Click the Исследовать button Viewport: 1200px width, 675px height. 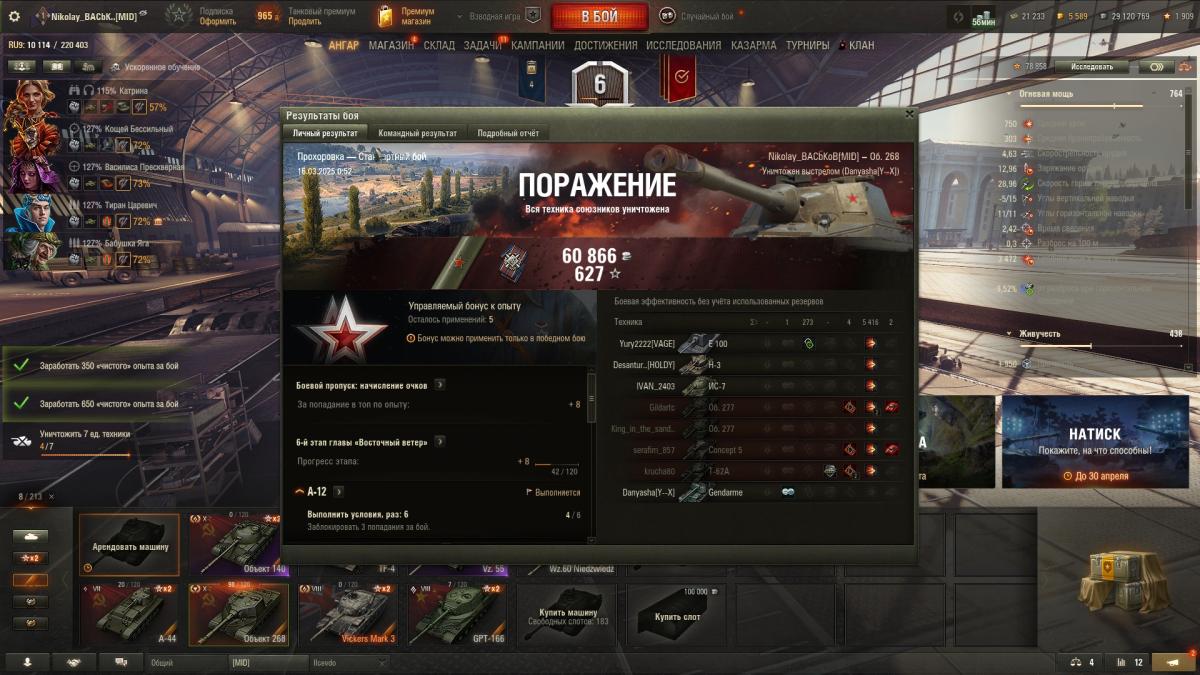[x=1091, y=66]
